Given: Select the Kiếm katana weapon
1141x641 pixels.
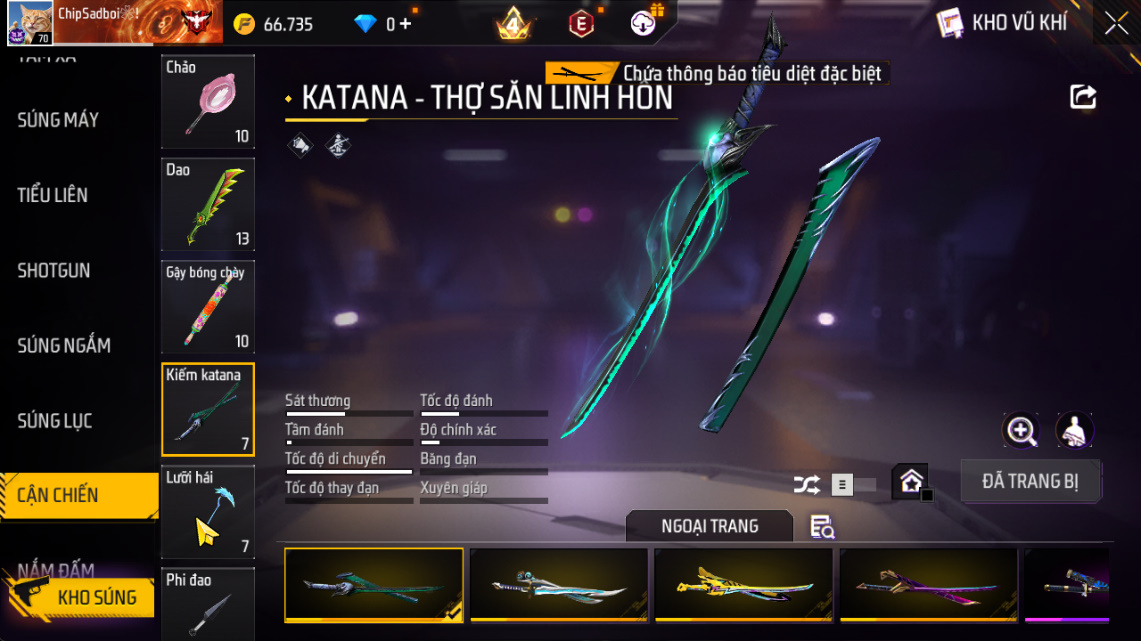Looking at the screenshot, I should click(x=208, y=409).
